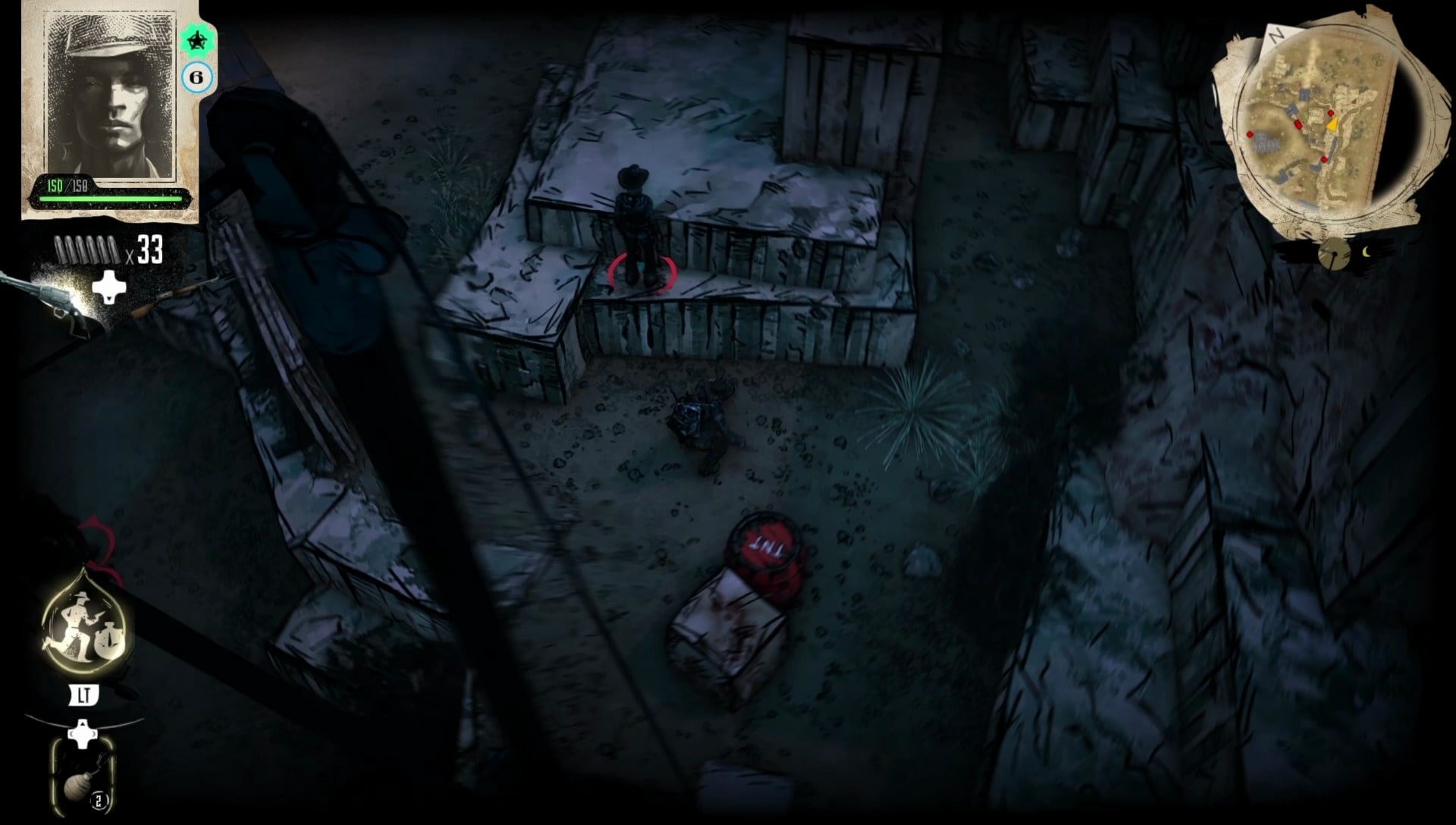Select the compass rose on the minimap

1378,60
